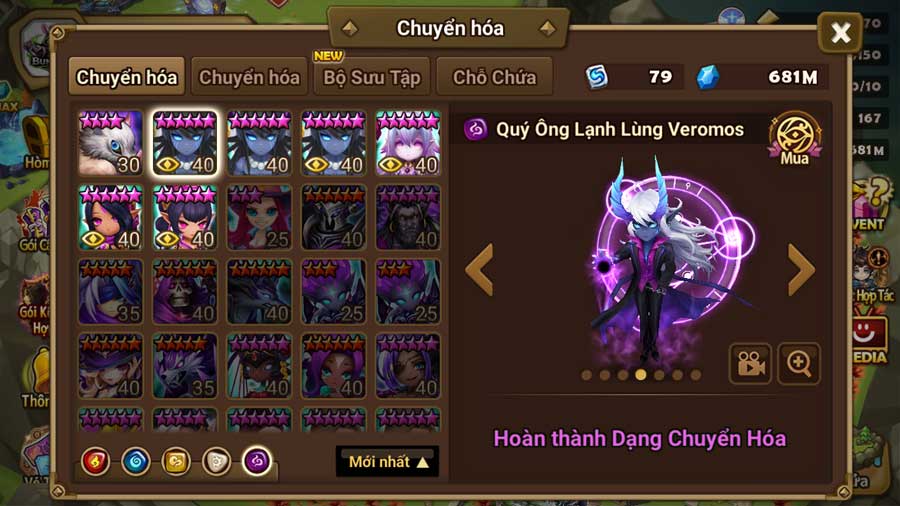
Task: Choose the pink-haired horned level 40 monster
Action: (408, 143)
